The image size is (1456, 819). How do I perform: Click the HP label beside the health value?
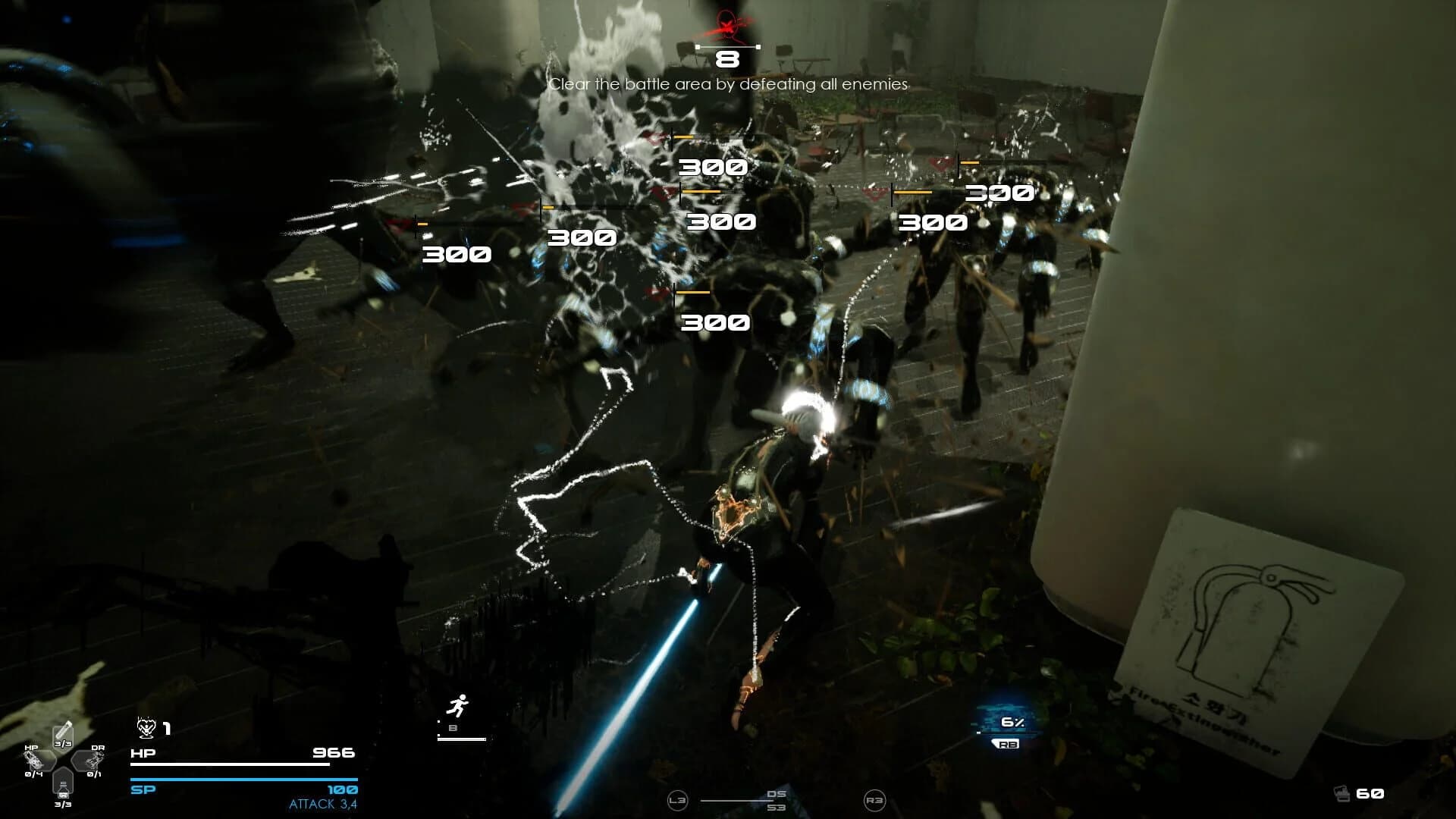(142, 754)
